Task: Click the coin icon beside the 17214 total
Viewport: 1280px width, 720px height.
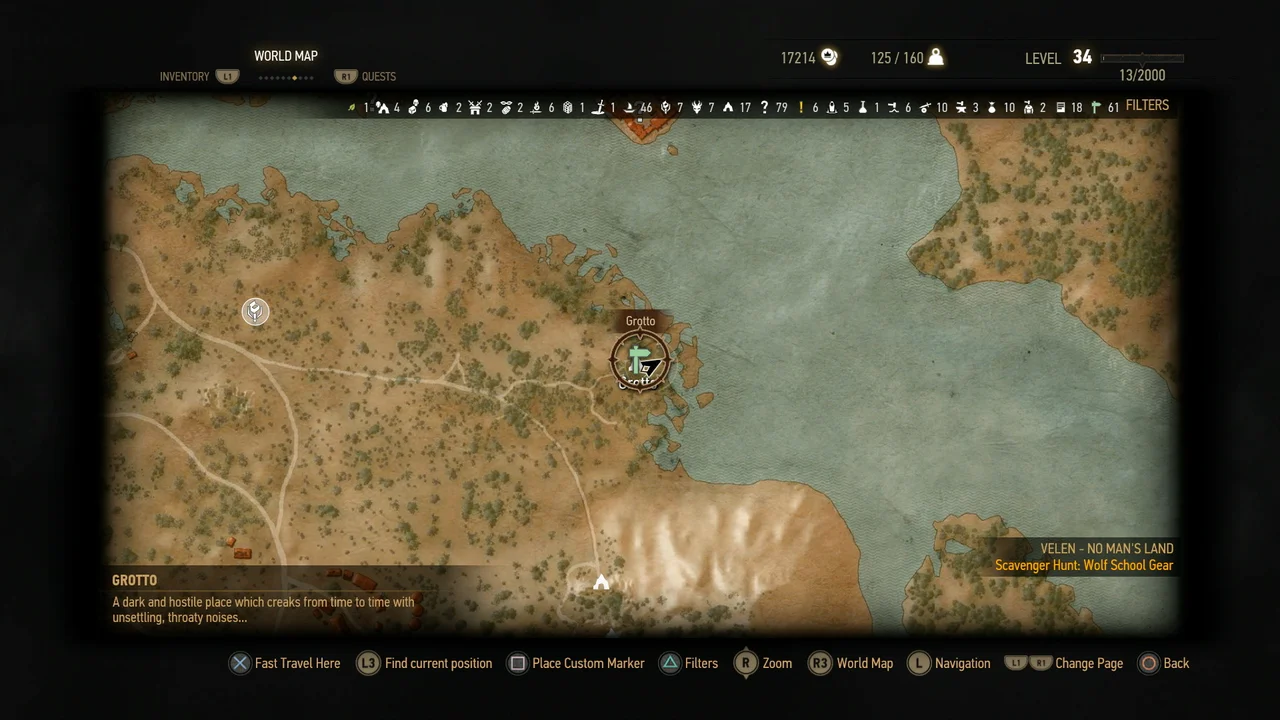Action: pyautogui.click(x=830, y=57)
